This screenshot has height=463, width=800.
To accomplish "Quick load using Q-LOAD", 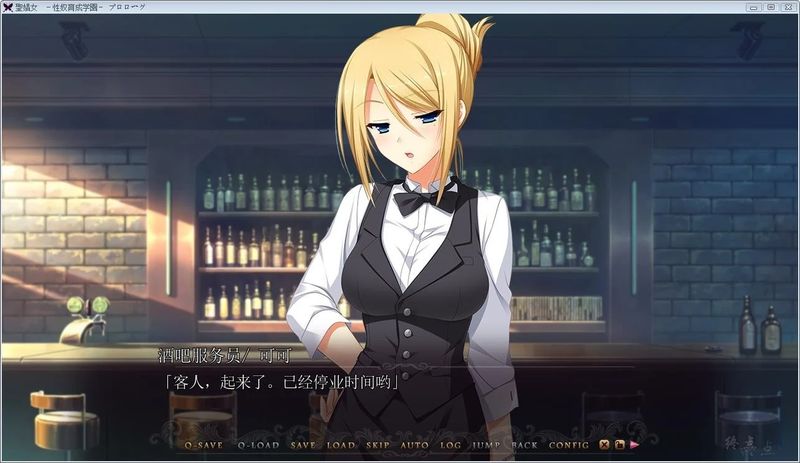I will [x=259, y=444].
